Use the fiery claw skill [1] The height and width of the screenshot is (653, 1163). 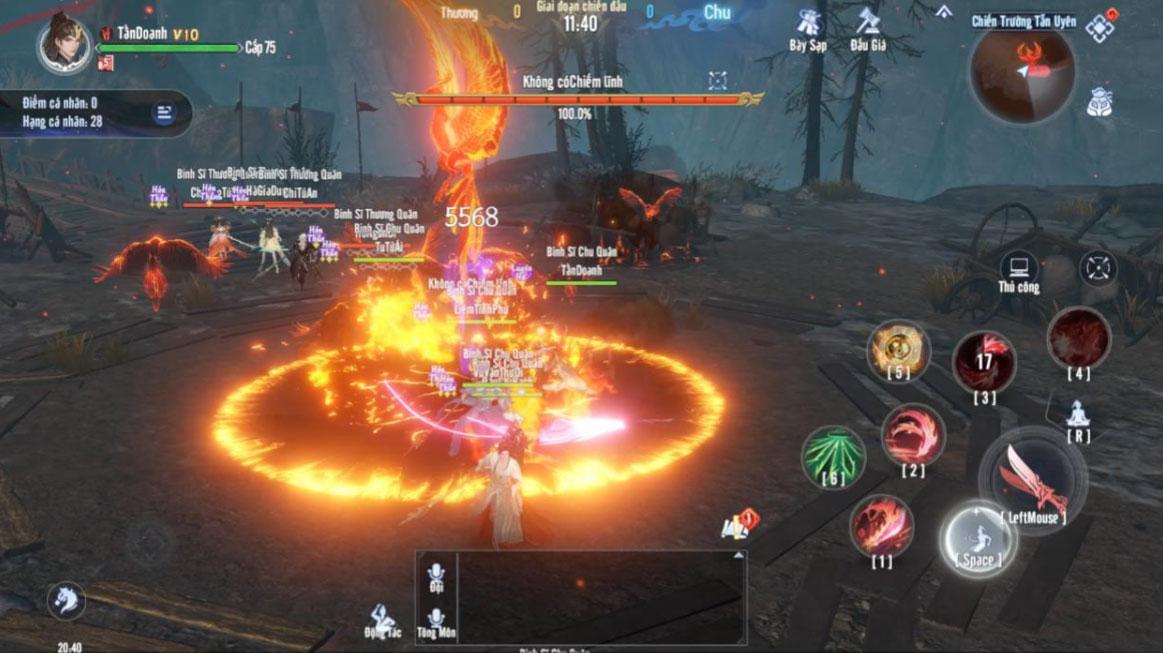[881, 527]
